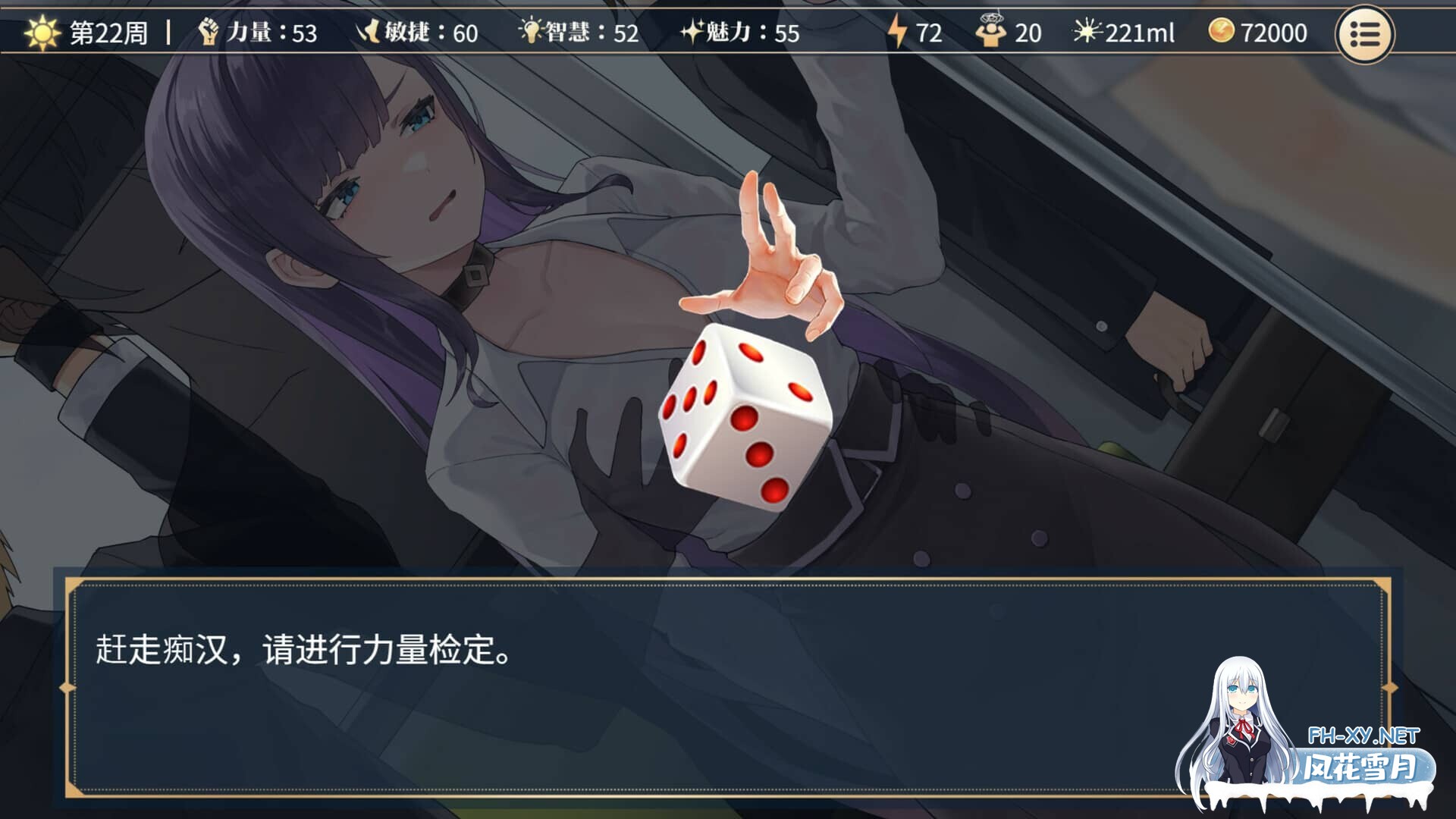Click the agility value 60
Screen dimensions: 1456x819
click(464, 33)
